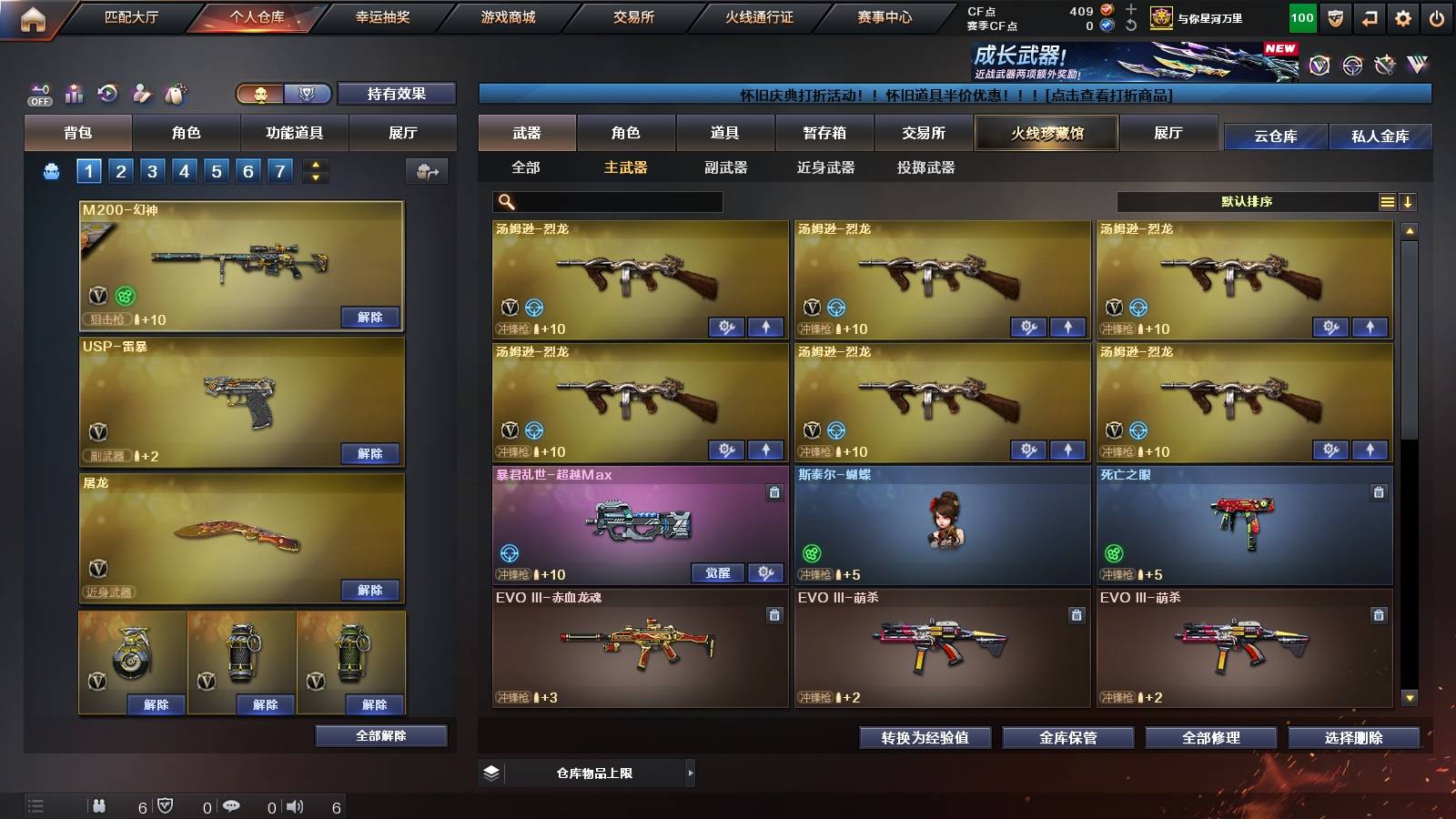Toggle the OFF key switch top-left

[38, 93]
